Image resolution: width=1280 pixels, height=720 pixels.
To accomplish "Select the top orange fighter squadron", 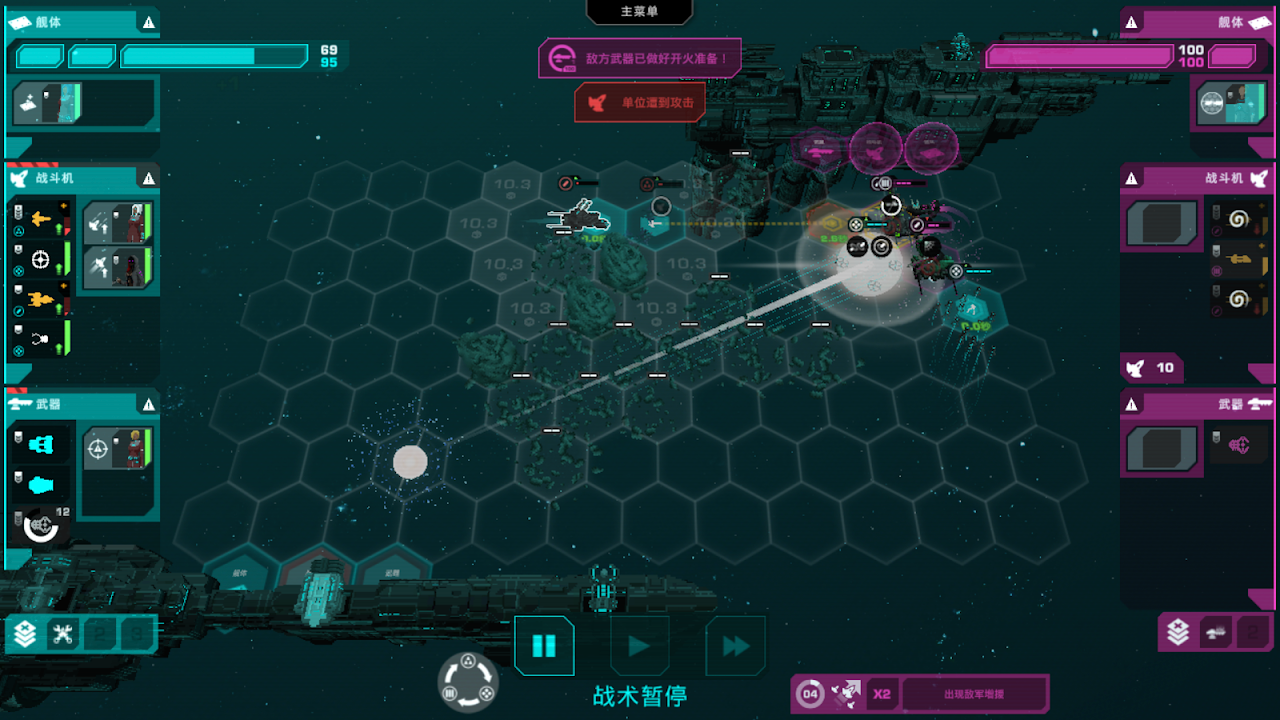I will tap(41, 218).
